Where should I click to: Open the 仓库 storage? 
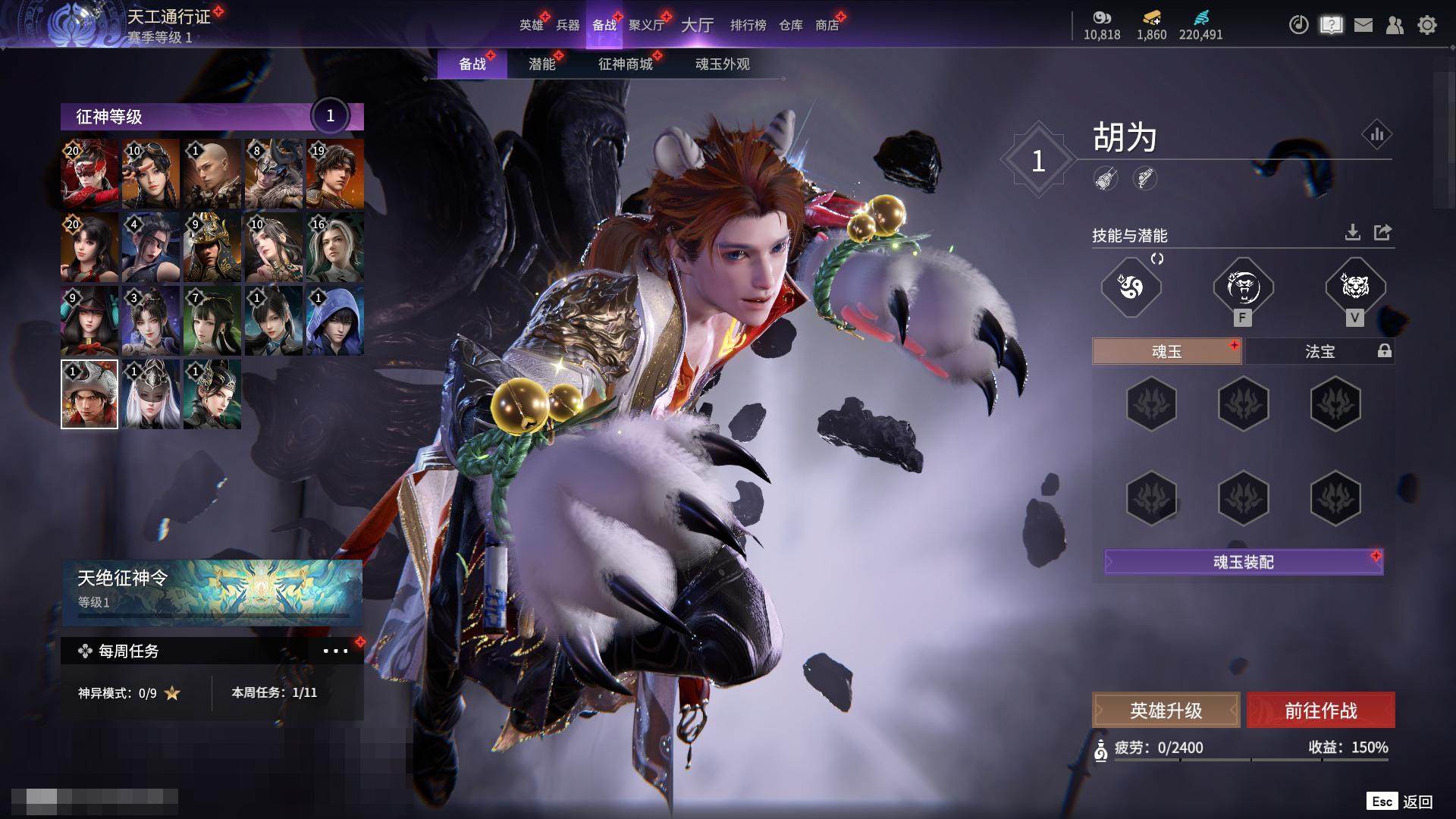coord(790,25)
